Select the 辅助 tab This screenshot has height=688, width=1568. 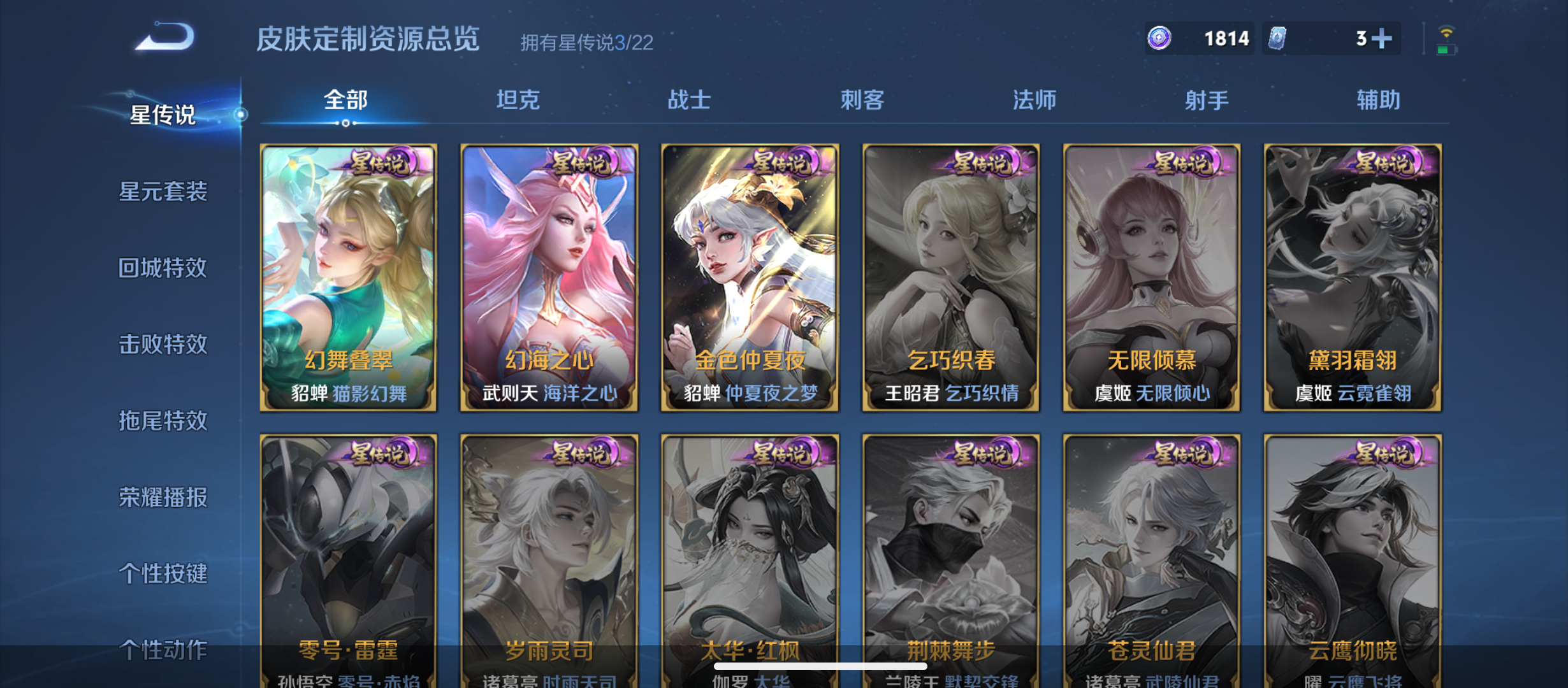pyautogui.click(x=1378, y=100)
